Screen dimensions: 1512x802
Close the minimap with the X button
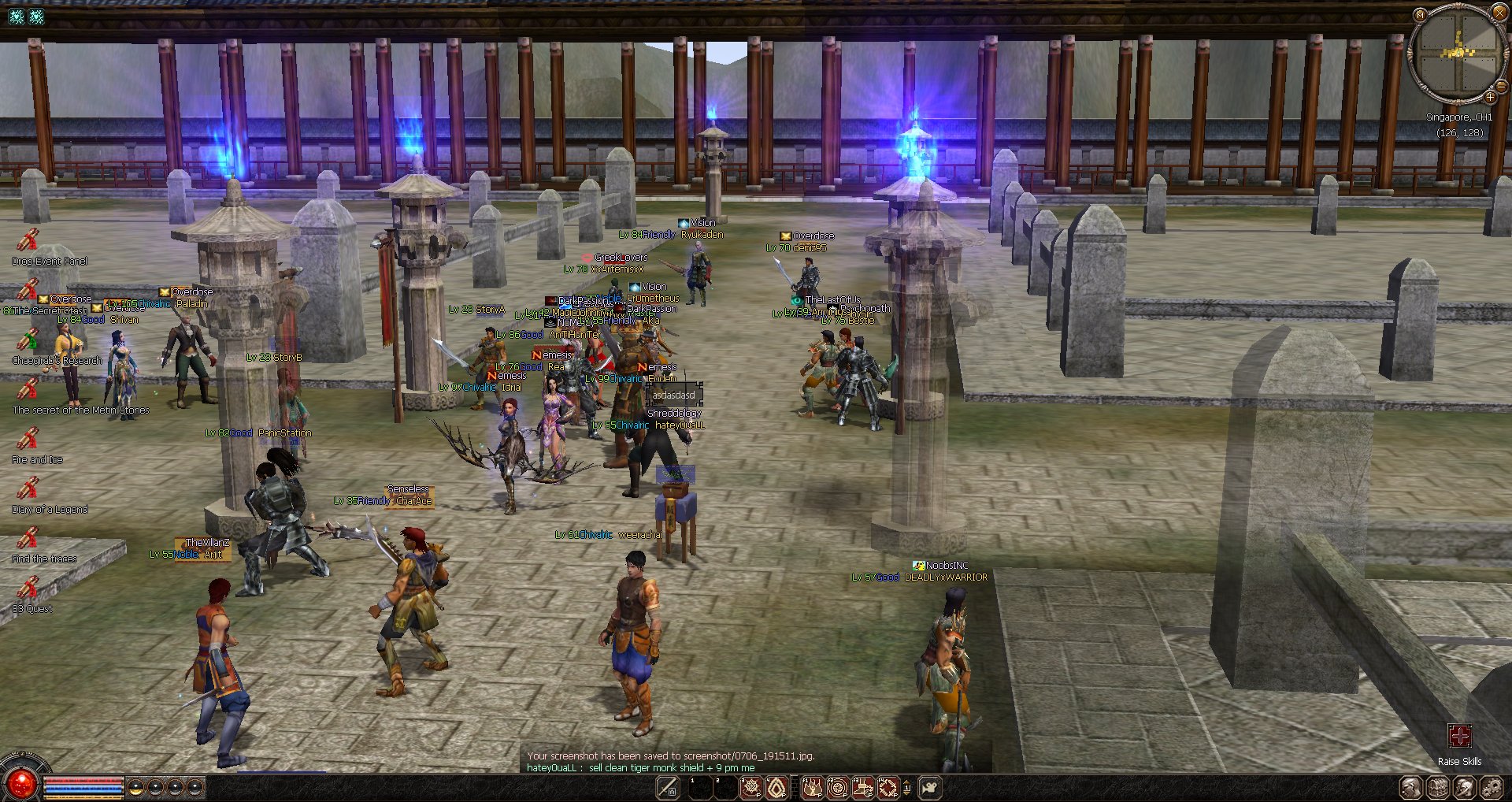[x=1499, y=13]
